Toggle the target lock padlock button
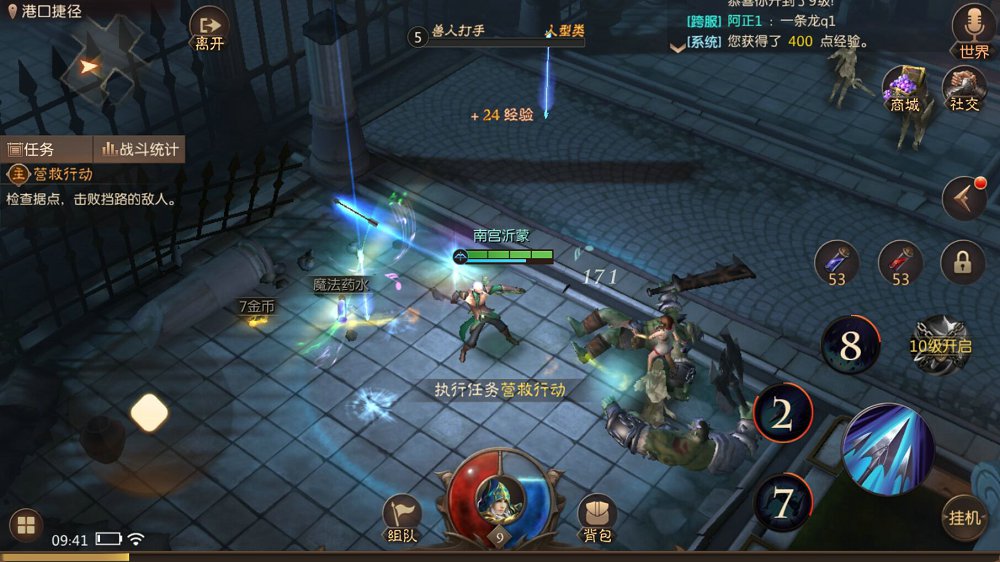Image resolution: width=1000 pixels, height=562 pixels. (962, 263)
